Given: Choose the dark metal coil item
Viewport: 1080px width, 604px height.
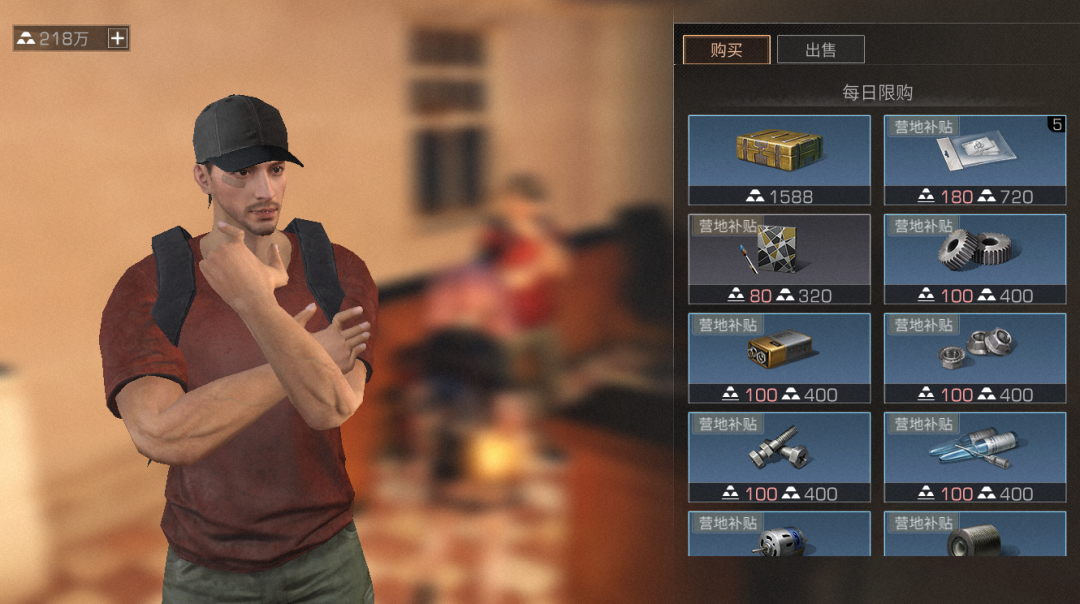Looking at the screenshot, I should coord(974,535).
